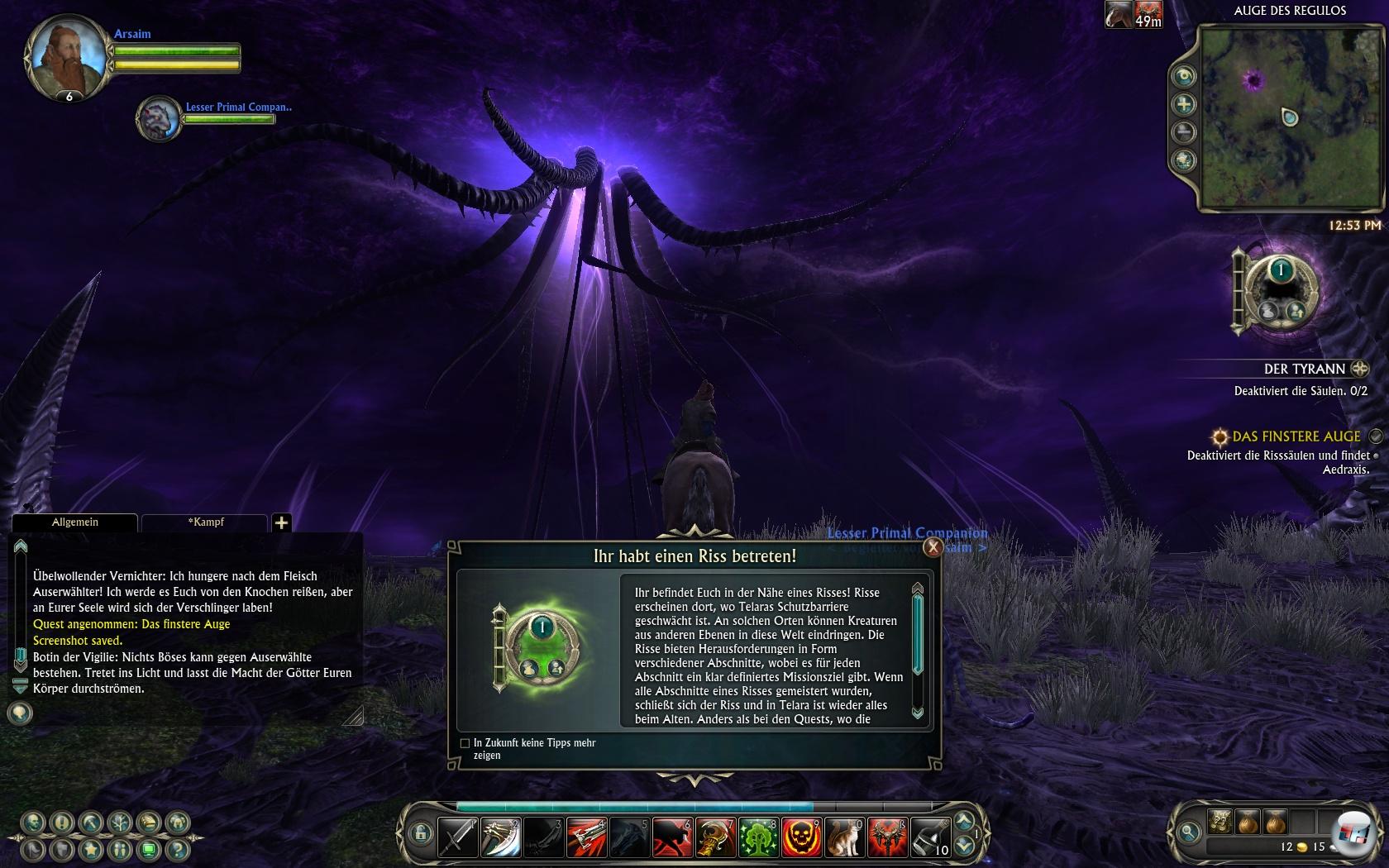The width and height of the screenshot is (1389, 868).
Task: Click the Das Finstere Auge quest tracker
Action: (1296, 436)
